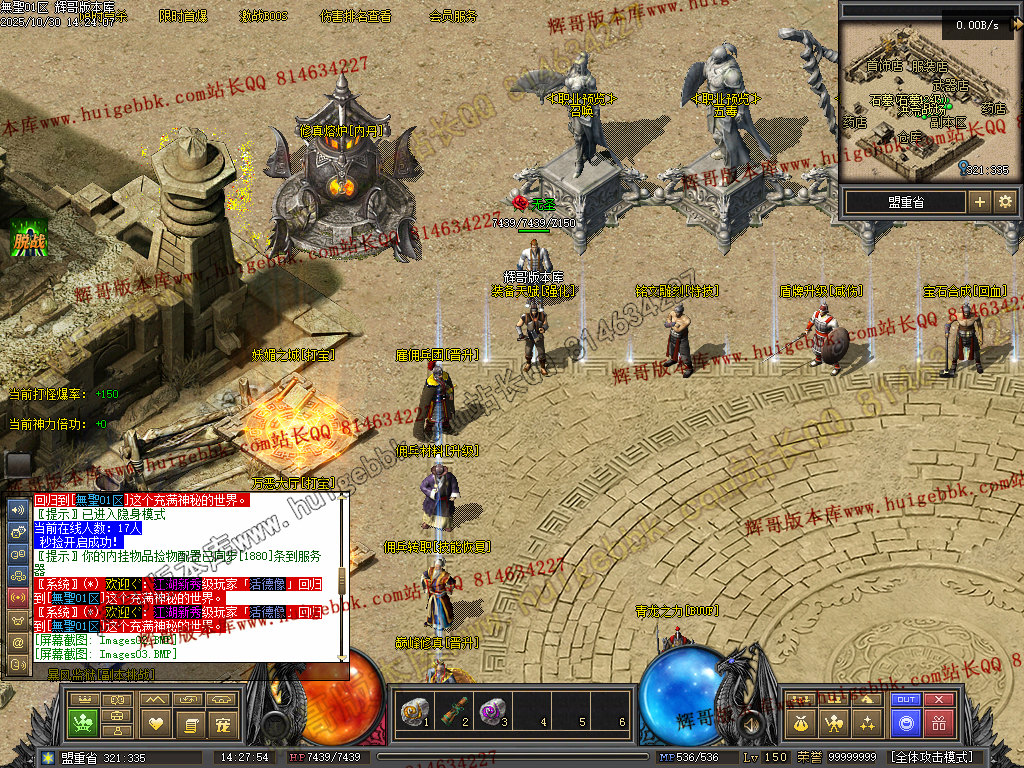1024x768 pixels.
Task: Open the gear settings button under minimap
Action: tap(1005, 202)
